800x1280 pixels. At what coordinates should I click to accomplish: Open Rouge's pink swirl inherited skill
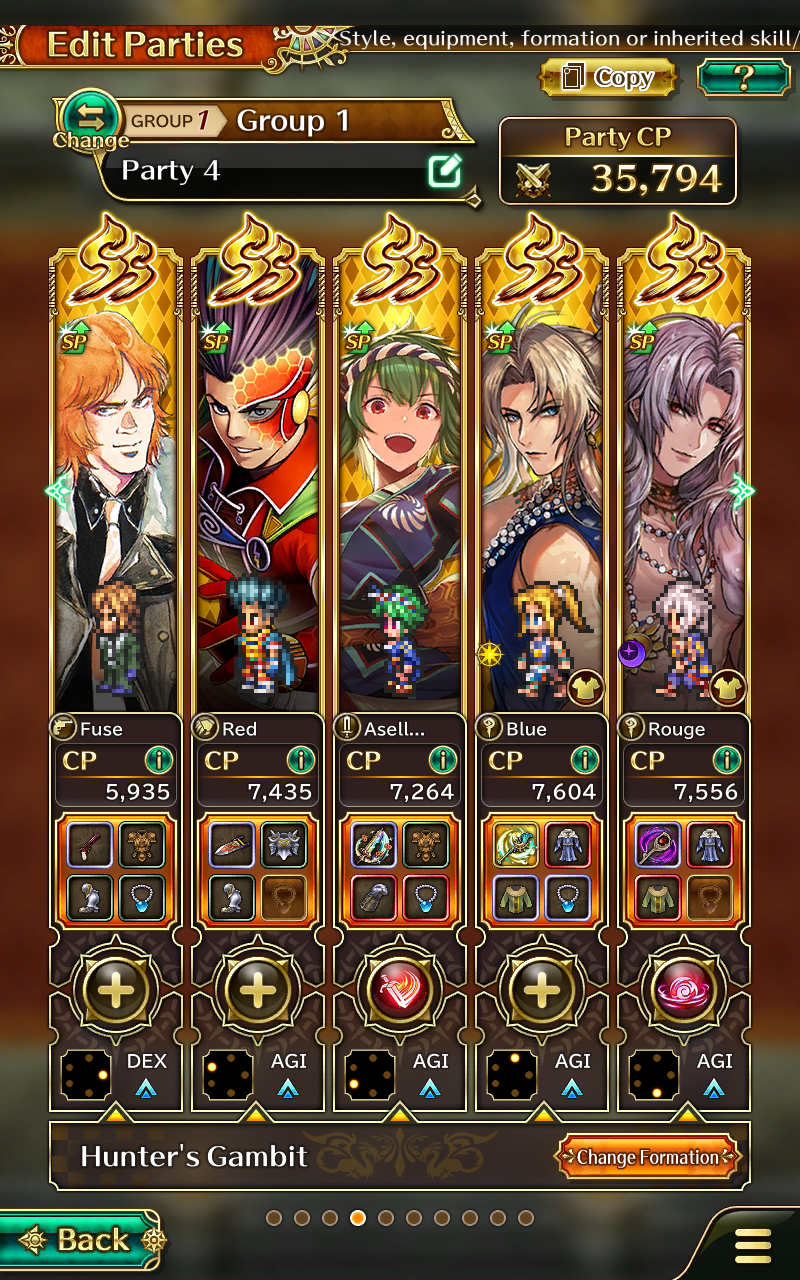click(x=684, y=990)
